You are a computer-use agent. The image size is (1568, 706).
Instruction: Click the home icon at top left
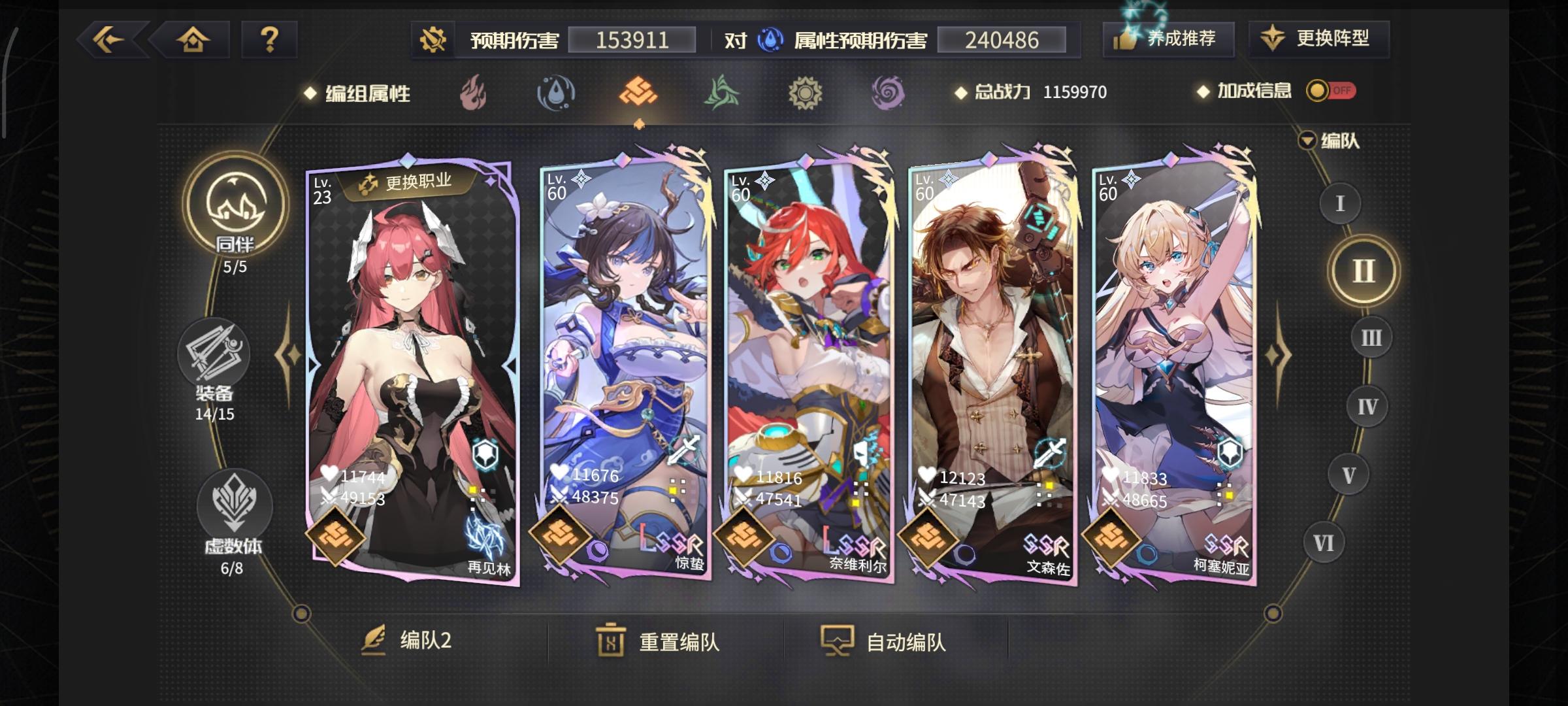(x=193, y=41)
